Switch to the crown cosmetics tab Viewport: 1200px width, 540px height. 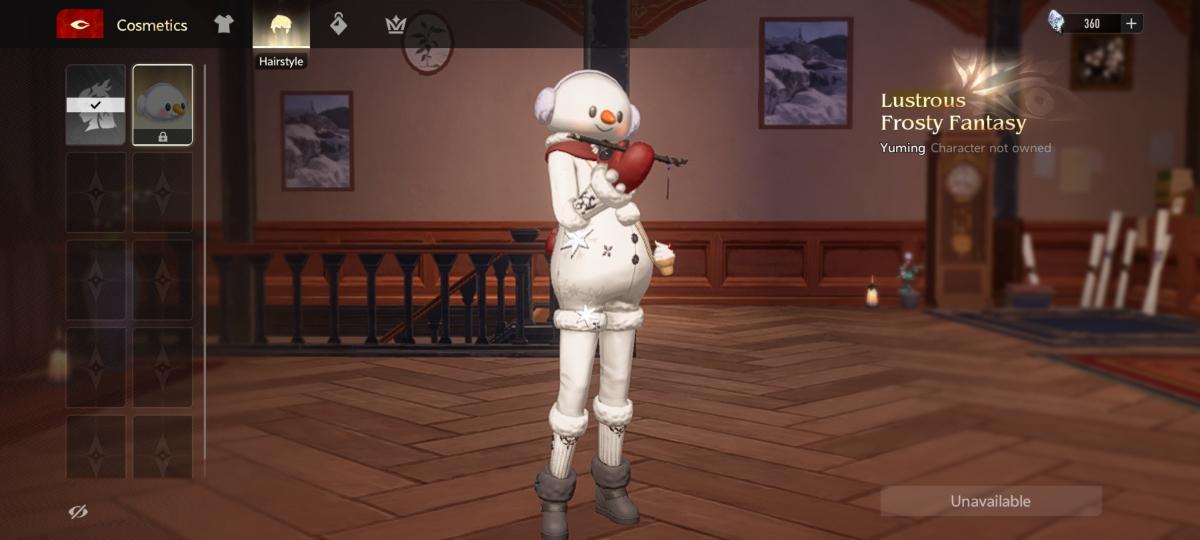[396, 25]
